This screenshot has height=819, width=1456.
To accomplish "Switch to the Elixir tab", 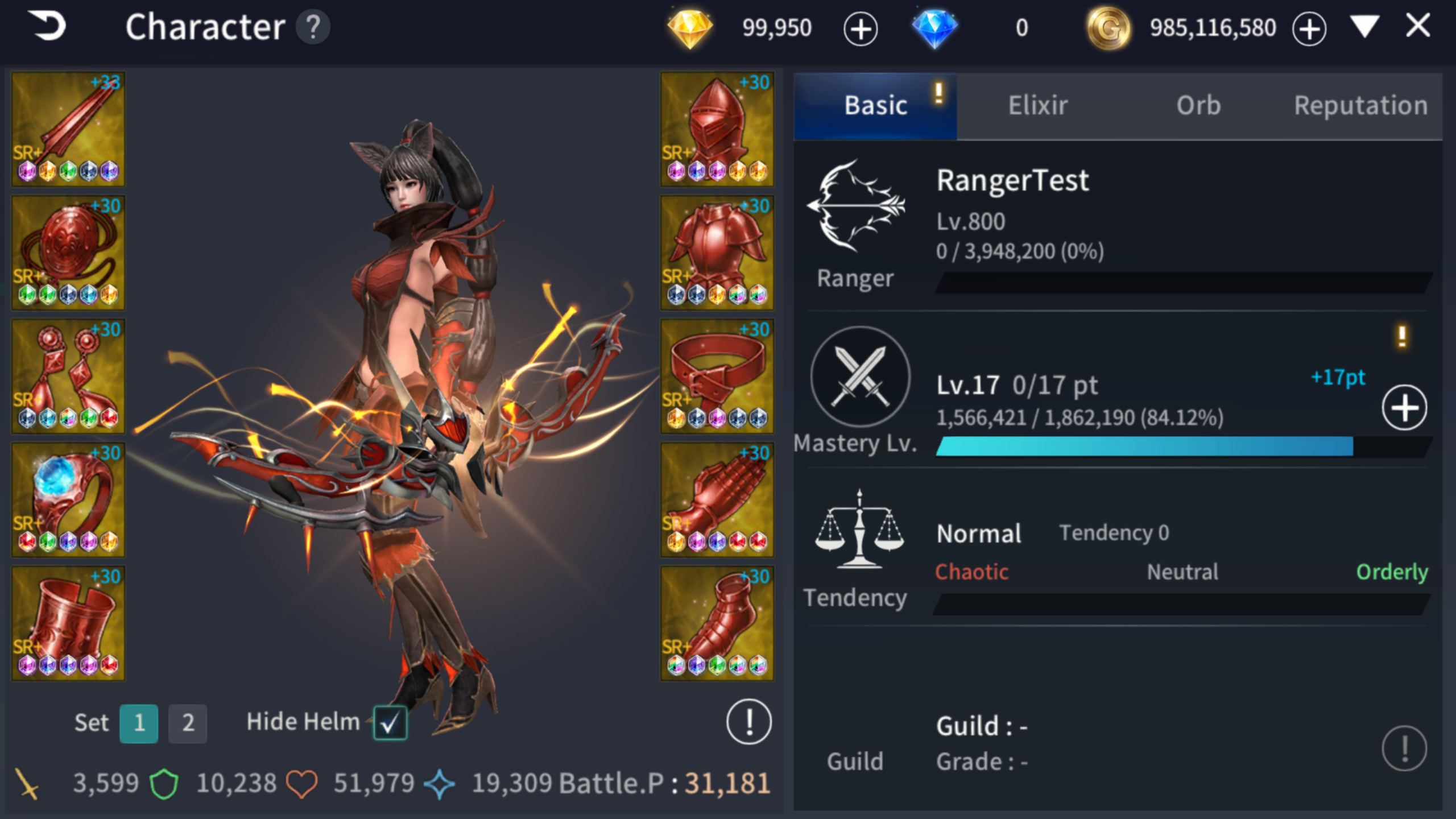I will point(1036,105).
